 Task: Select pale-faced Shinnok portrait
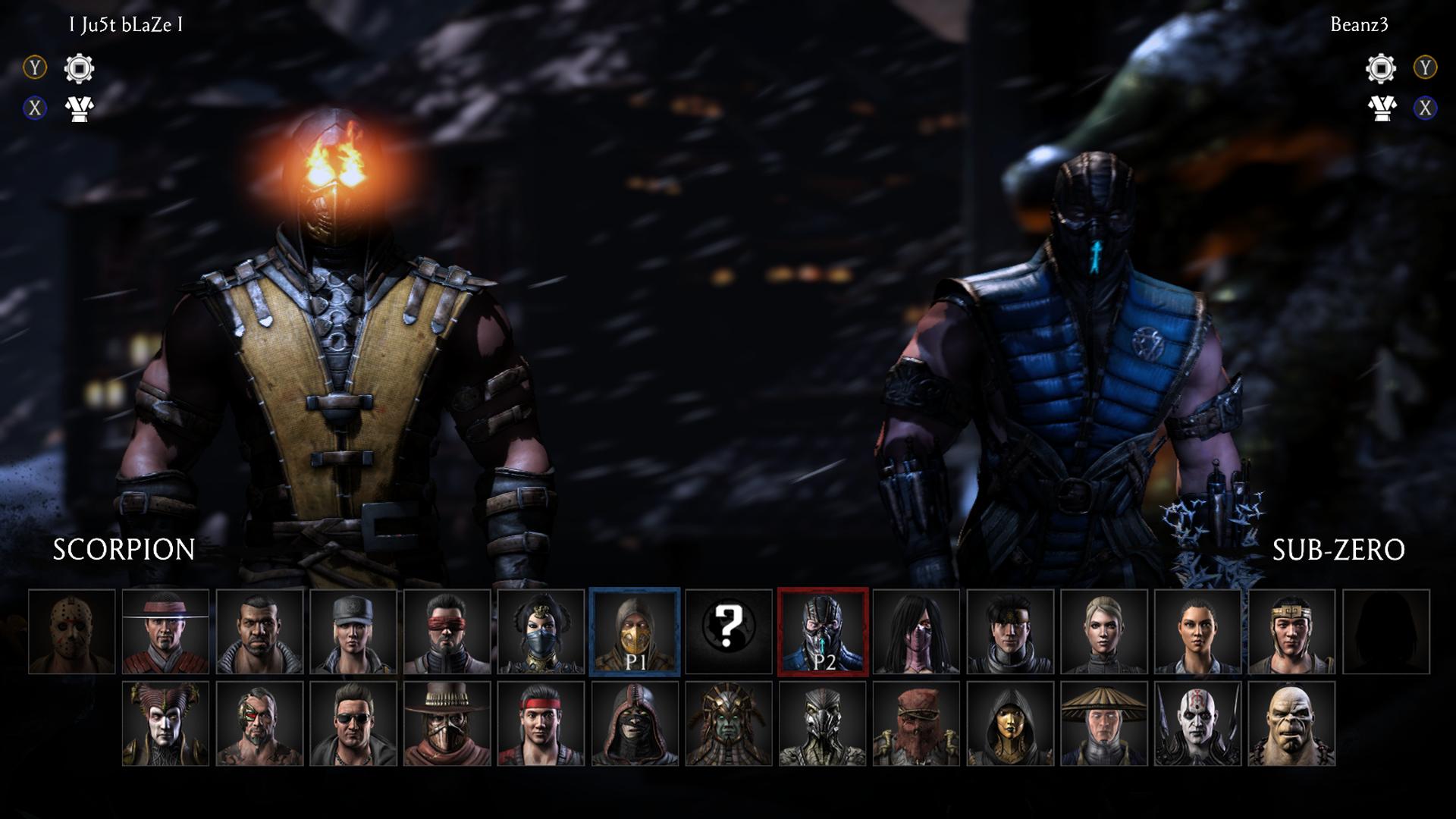click(165, 723)
